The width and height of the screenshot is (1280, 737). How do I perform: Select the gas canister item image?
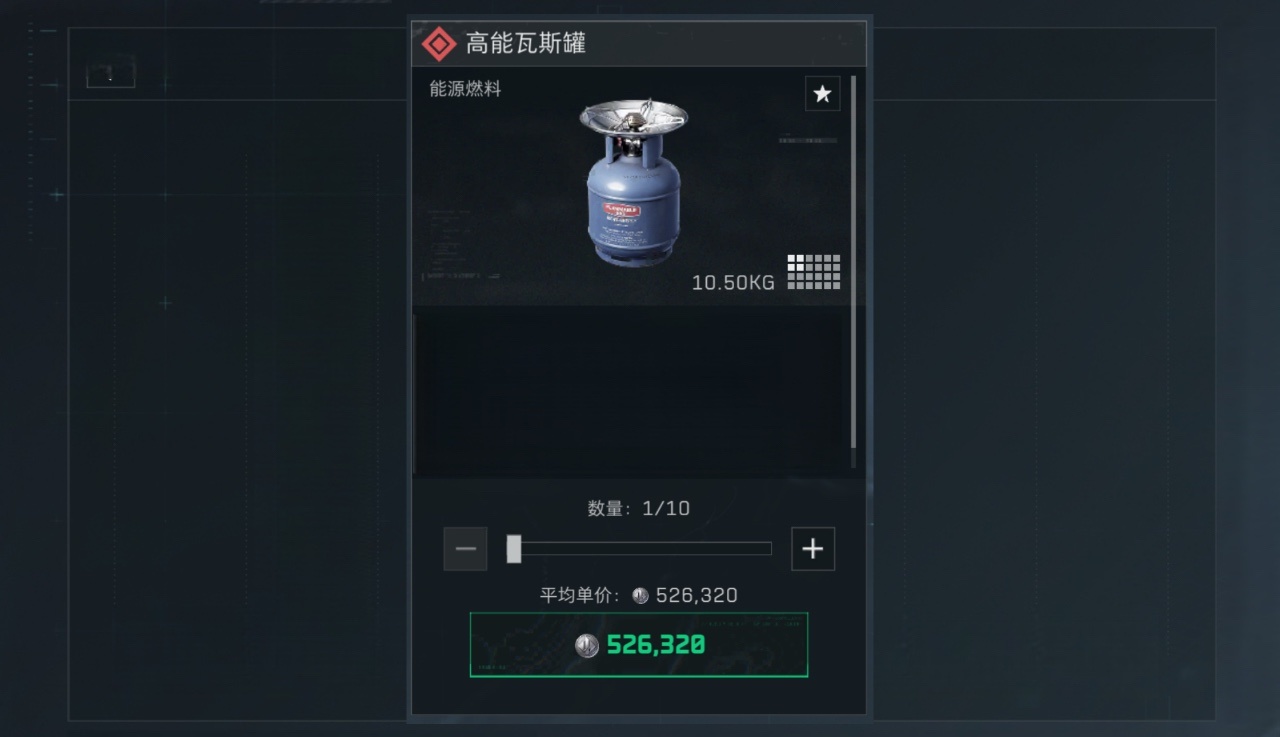633,182
